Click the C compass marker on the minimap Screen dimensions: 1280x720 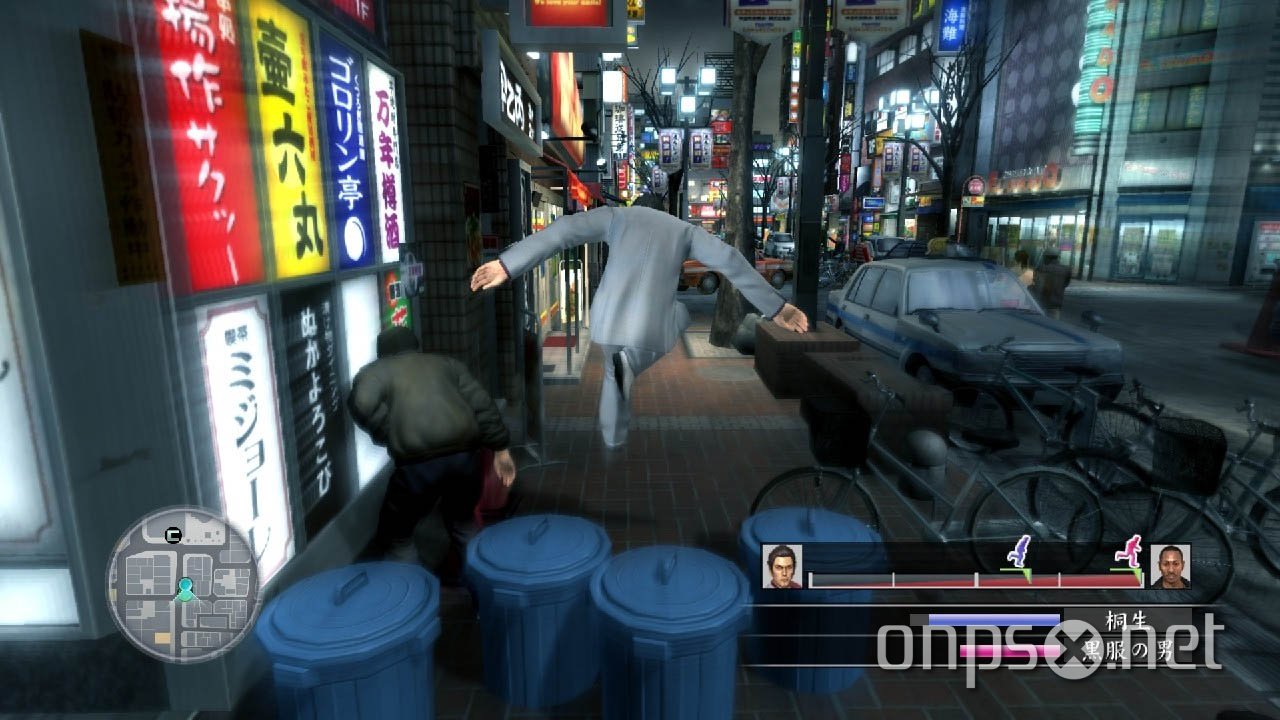click(x=173, y=535)
